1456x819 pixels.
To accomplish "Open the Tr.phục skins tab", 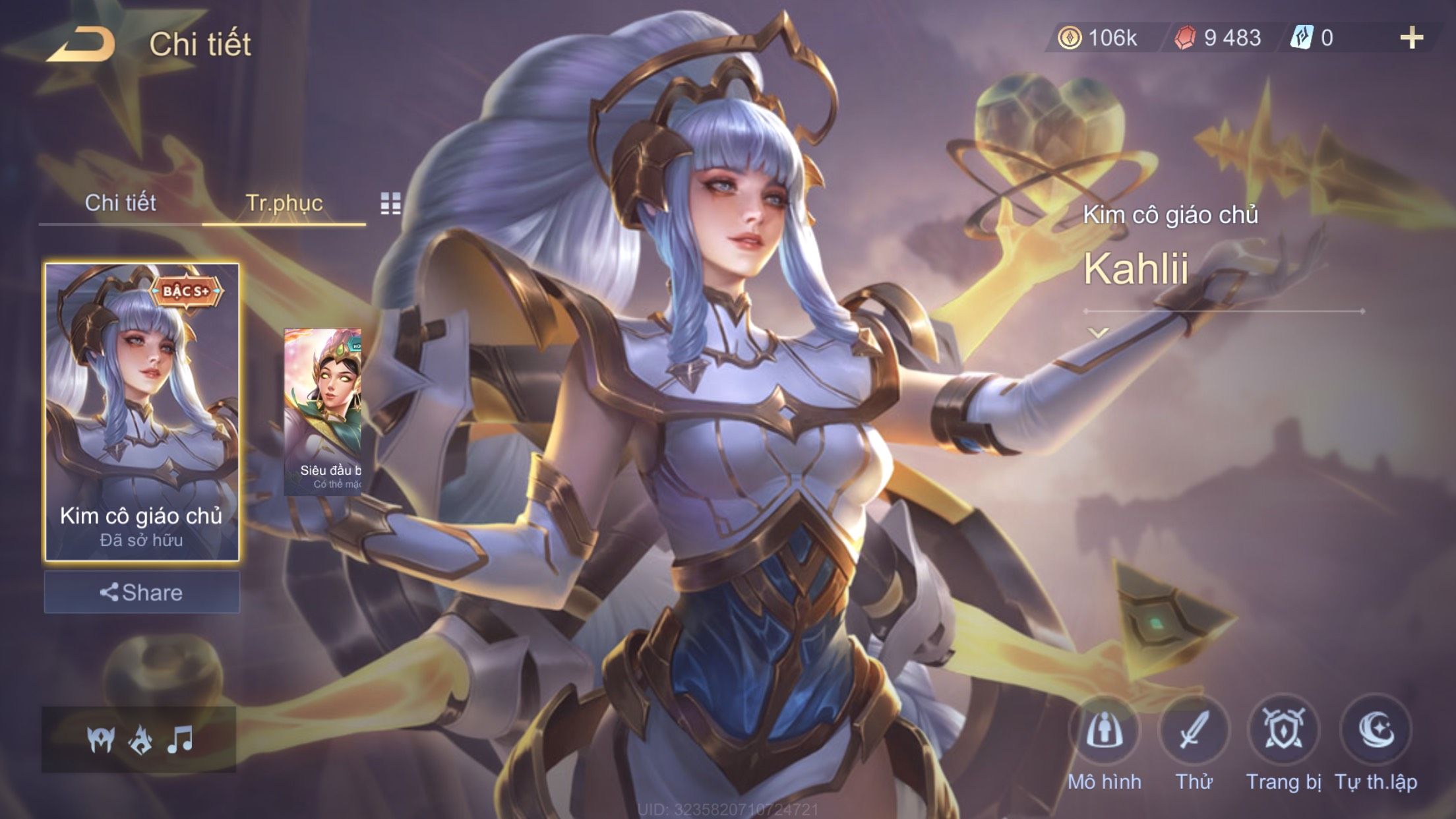I will (284, 202).
